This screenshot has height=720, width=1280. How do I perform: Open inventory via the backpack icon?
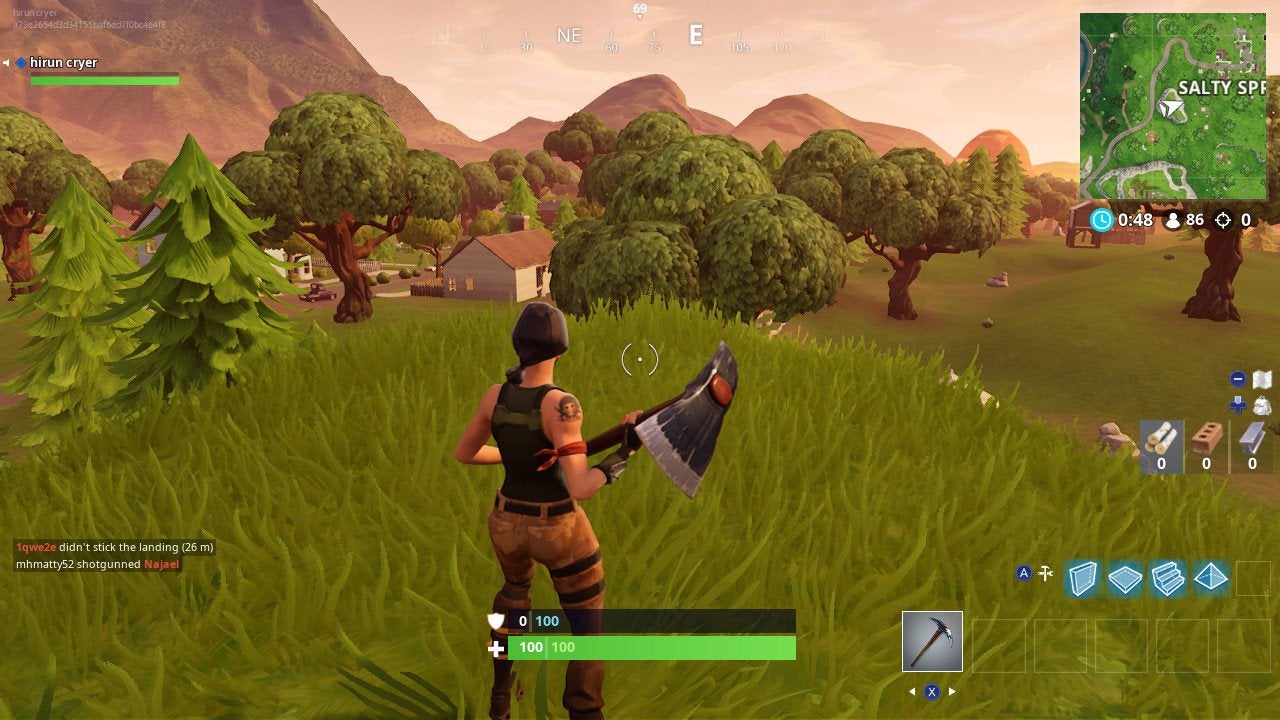tap(1262, 404)
